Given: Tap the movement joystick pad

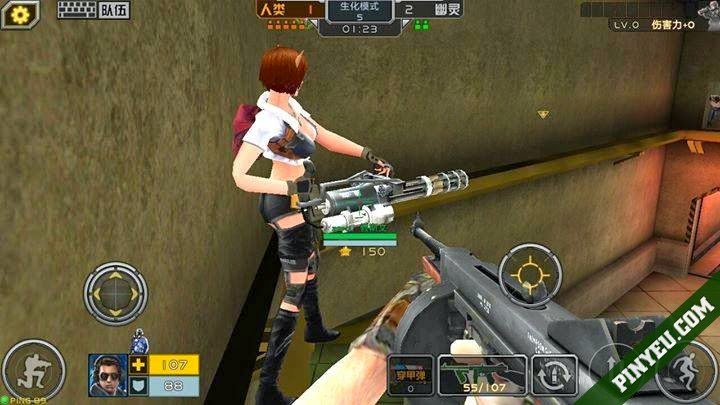Looking at the screenshot, I should coord(115,292).
